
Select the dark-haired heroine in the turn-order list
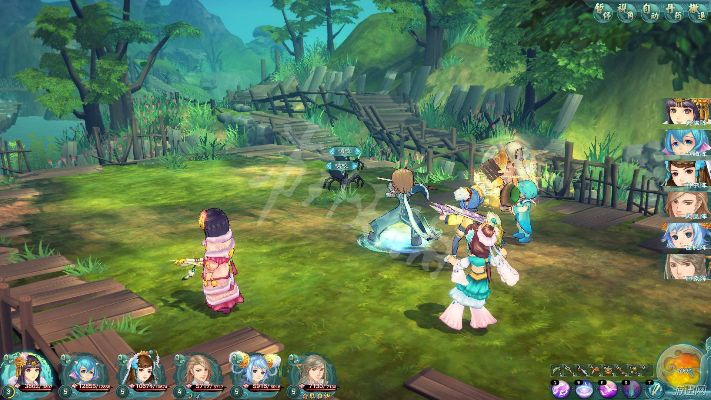680,111
